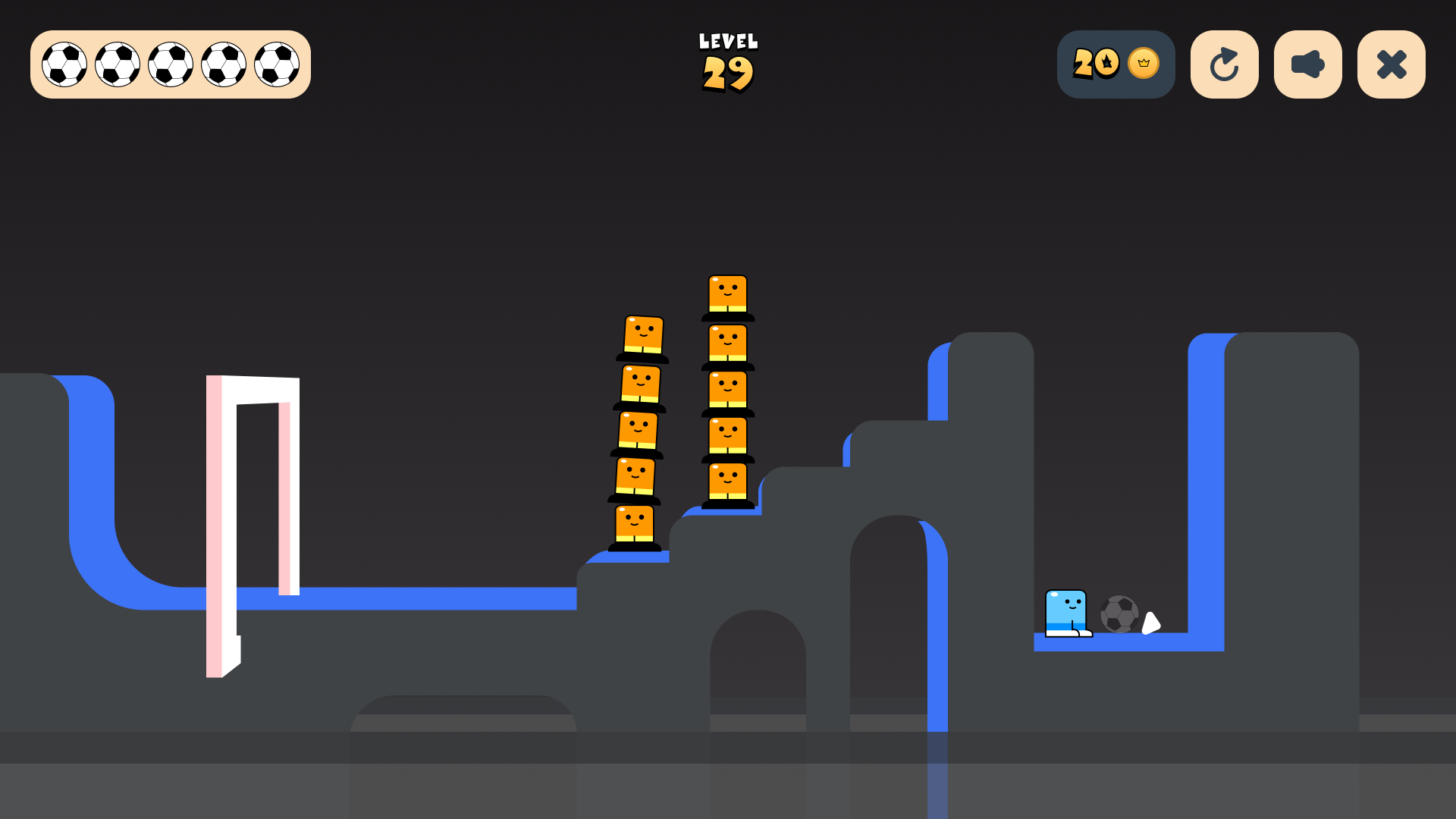Open the Level 29 header

(x=726, y=63)
